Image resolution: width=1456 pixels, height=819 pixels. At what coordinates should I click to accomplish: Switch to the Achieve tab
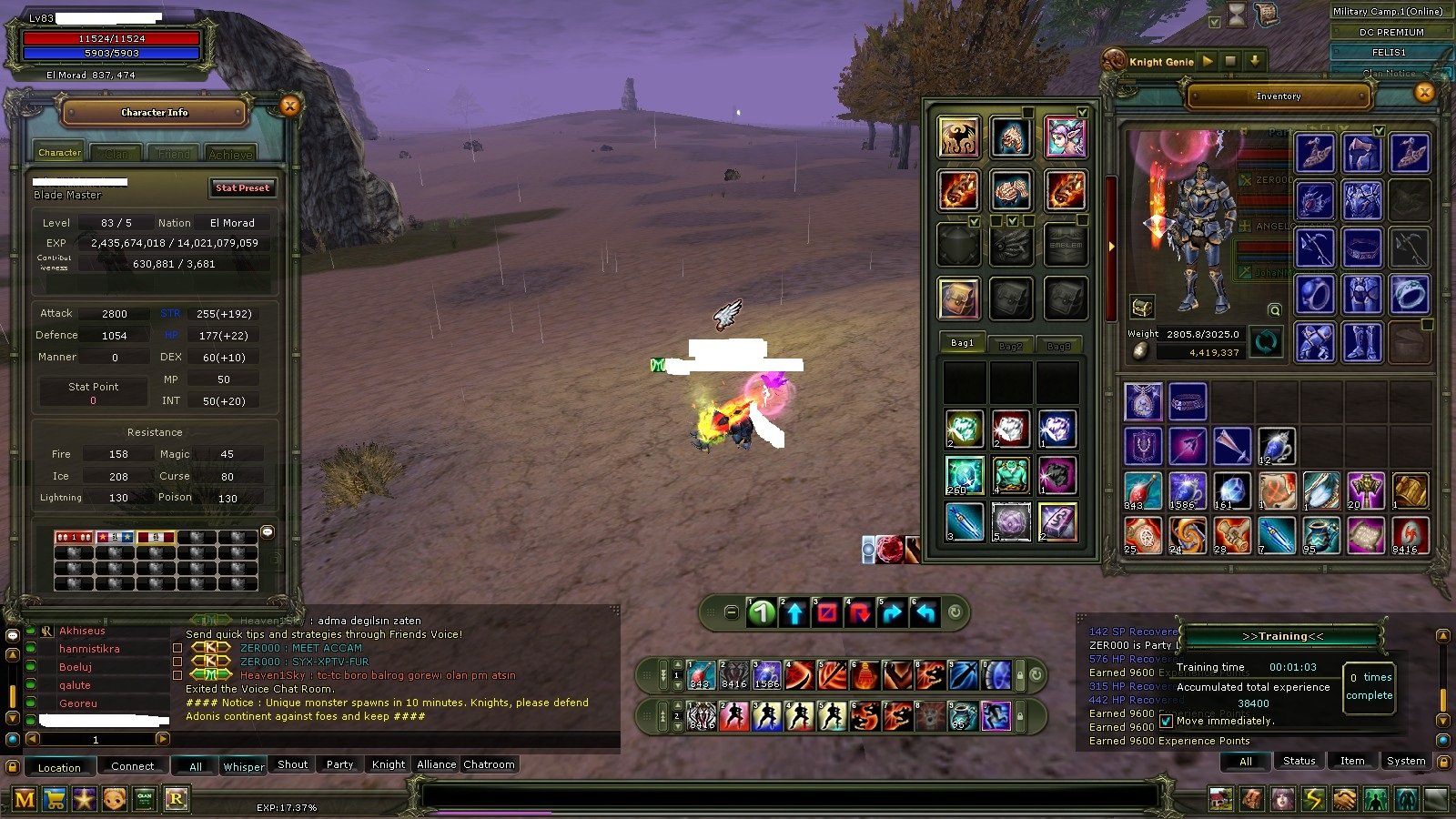[230, 154]
